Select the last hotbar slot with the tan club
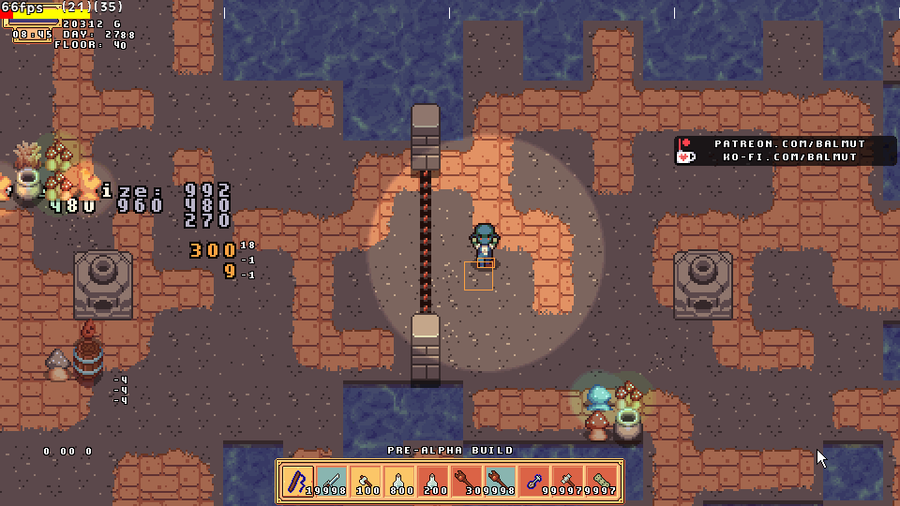Viewport: 900px width, 506px height. 604,481
